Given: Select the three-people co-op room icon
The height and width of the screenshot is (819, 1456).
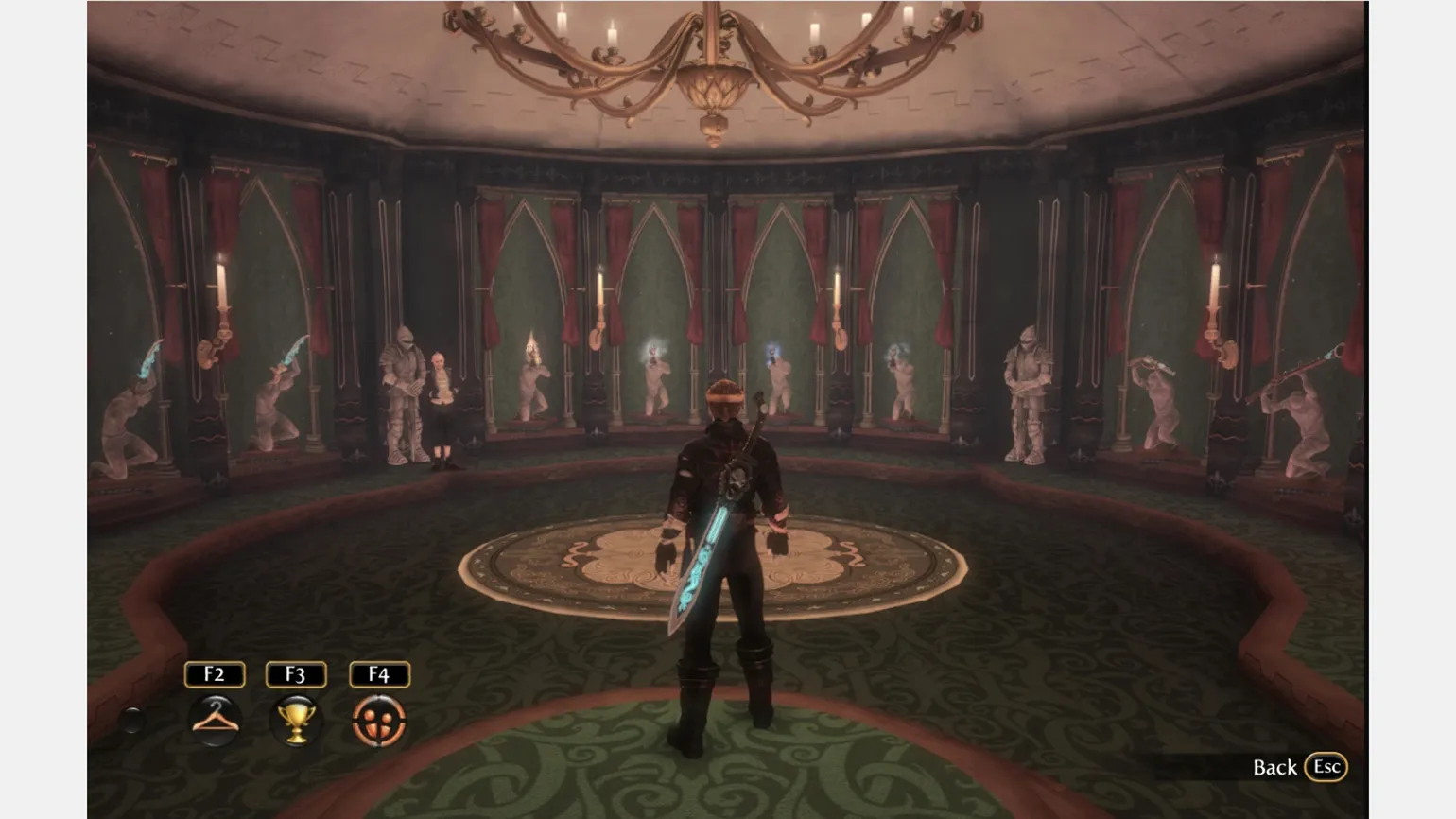Looking at the screenshot, I should tap(379, 721).
